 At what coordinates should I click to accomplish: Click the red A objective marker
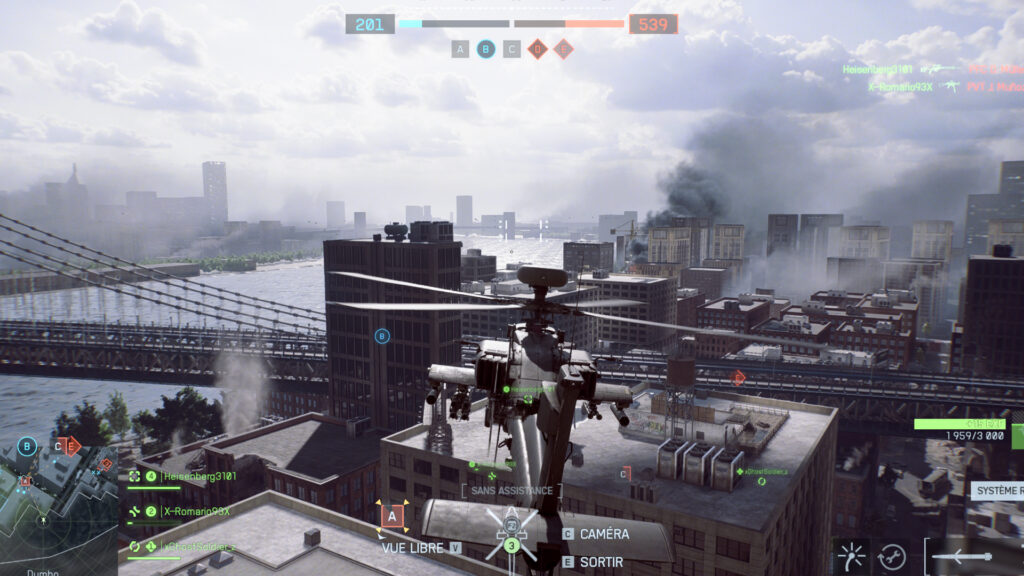point(392,516)
